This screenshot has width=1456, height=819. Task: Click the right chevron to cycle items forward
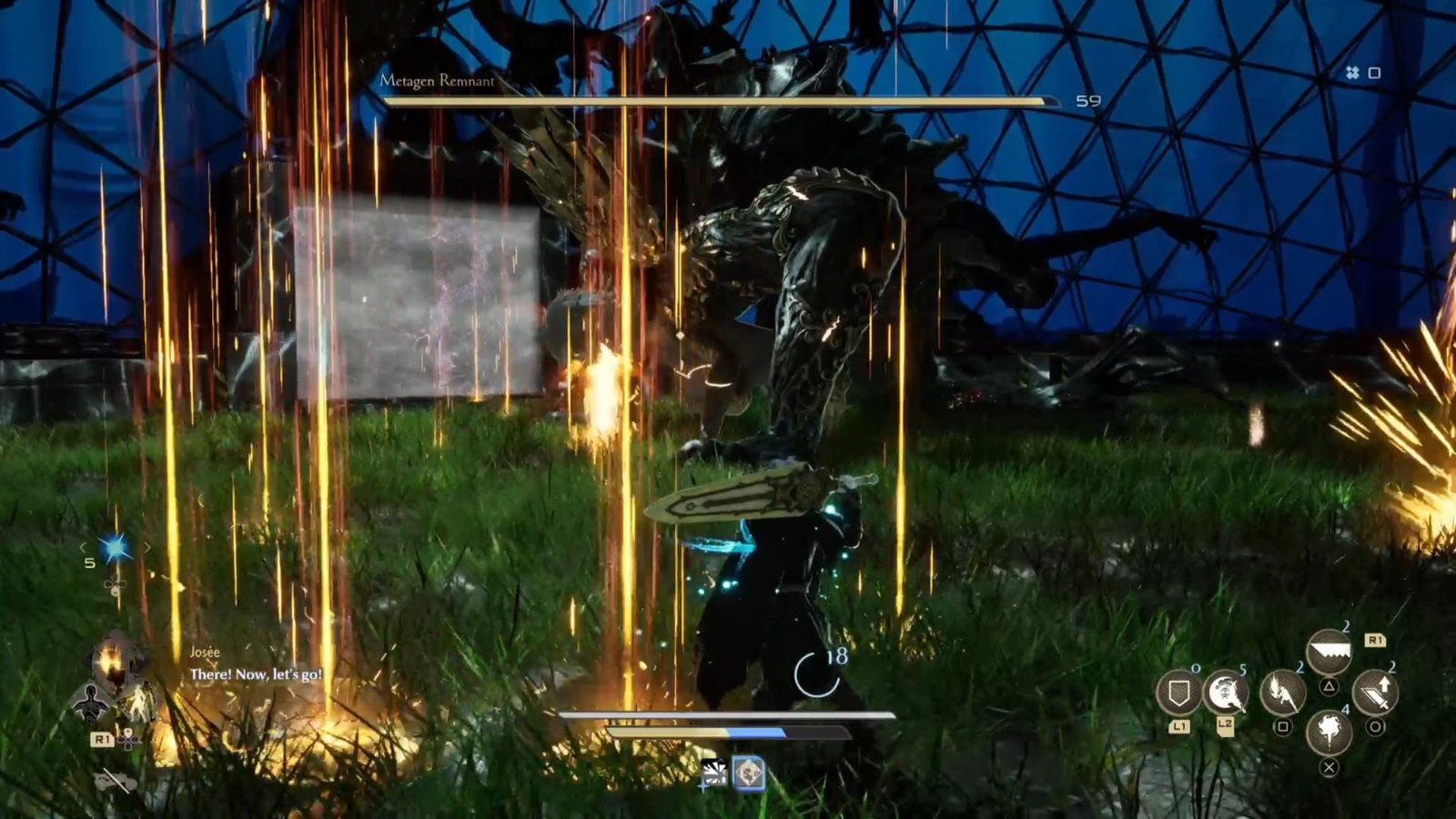coord(147,547)
